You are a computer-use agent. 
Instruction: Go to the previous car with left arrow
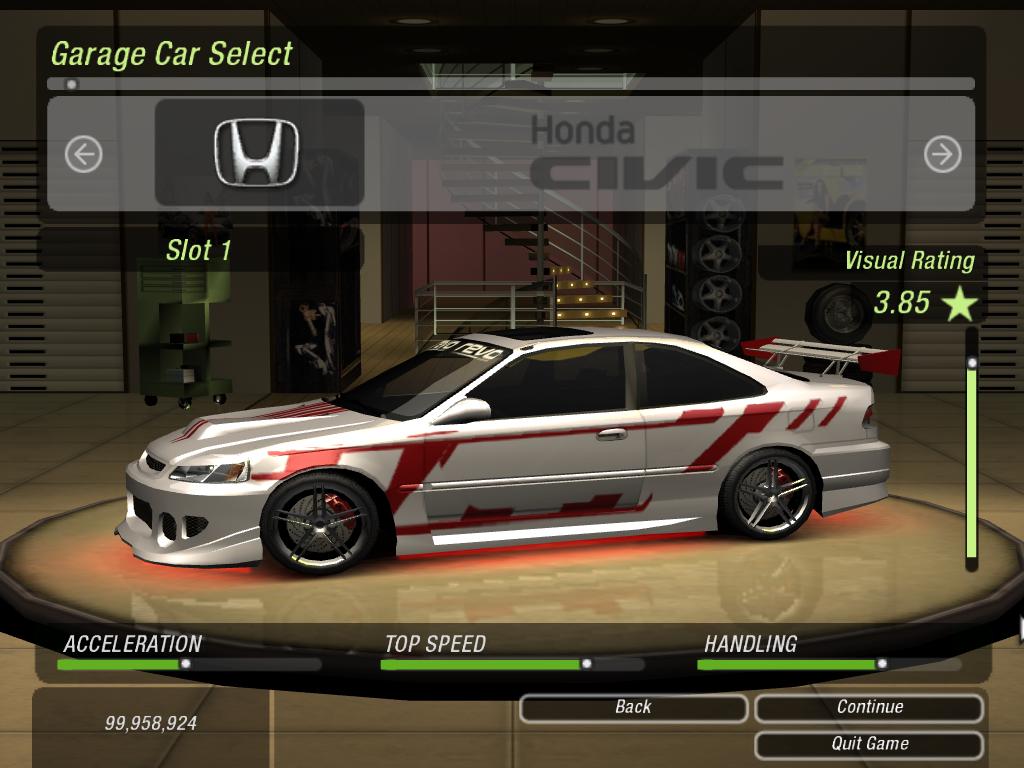pyautogui.click(x=84, y=154)
